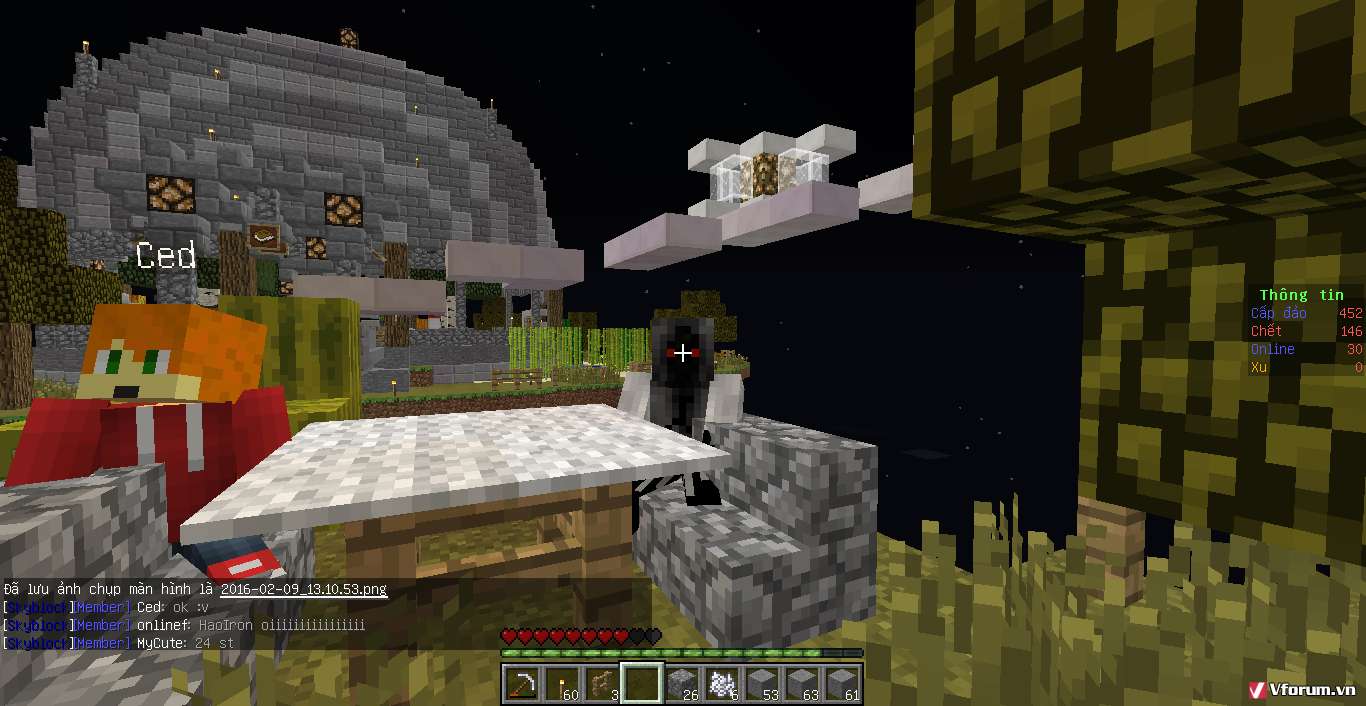Select the iron pickaxe hotbar slot
The image size is (1366, 706).
(x=520, y=684)
